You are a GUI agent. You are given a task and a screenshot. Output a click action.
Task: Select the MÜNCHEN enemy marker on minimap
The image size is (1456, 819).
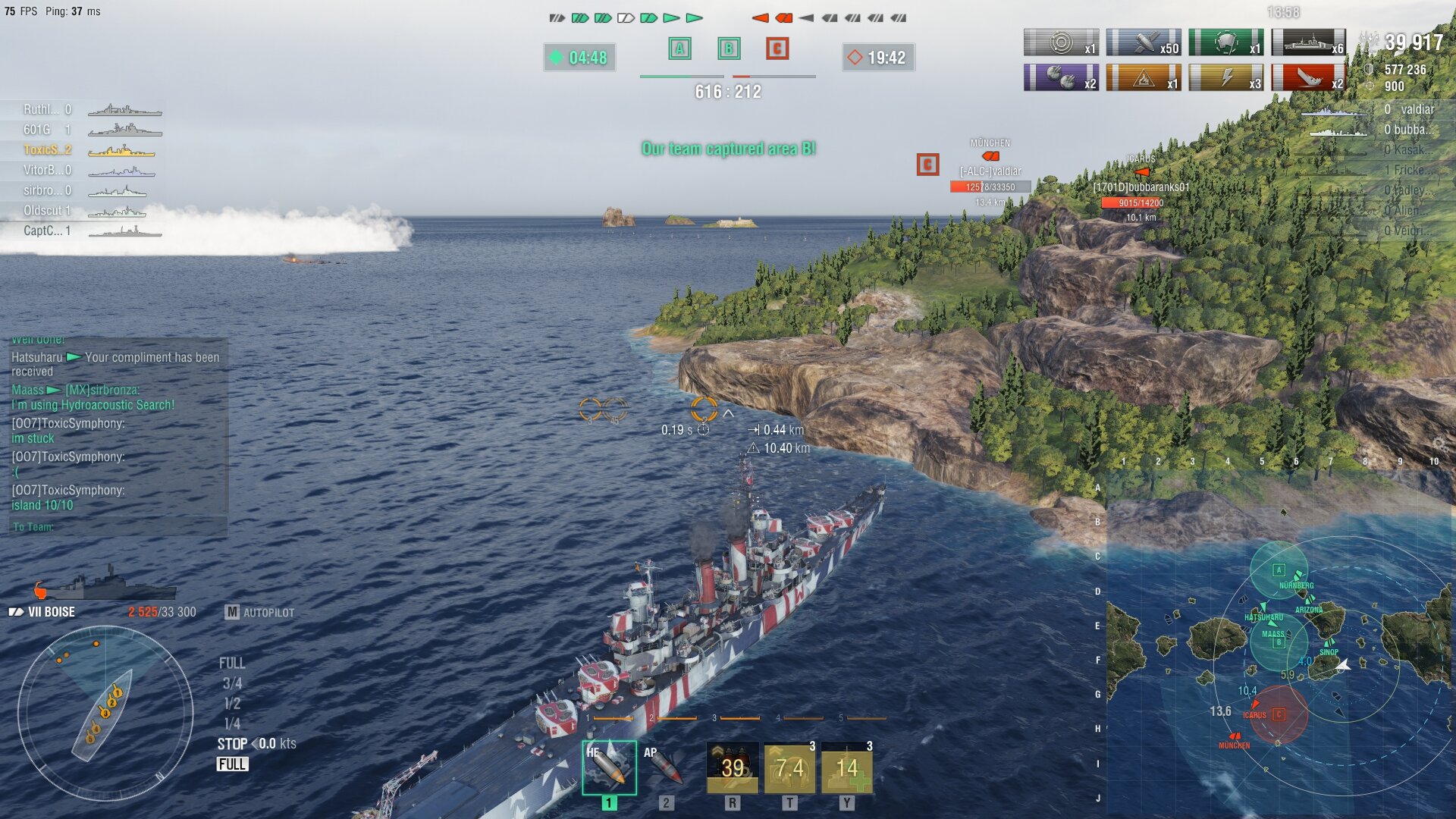[x=1235, y=736]
